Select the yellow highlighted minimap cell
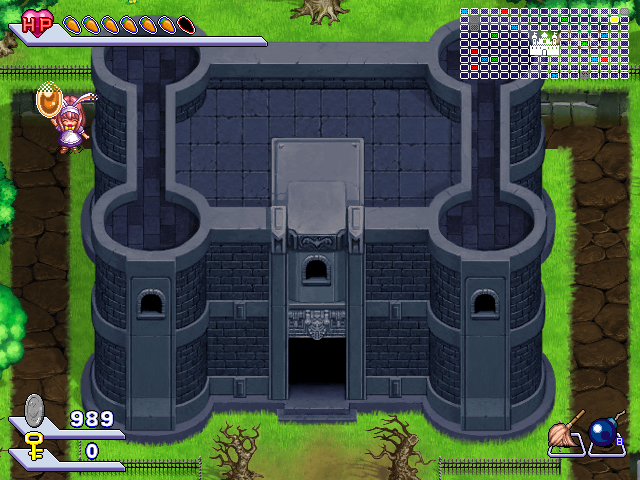This screenshot has width=640, height=480. coord(614,20)
